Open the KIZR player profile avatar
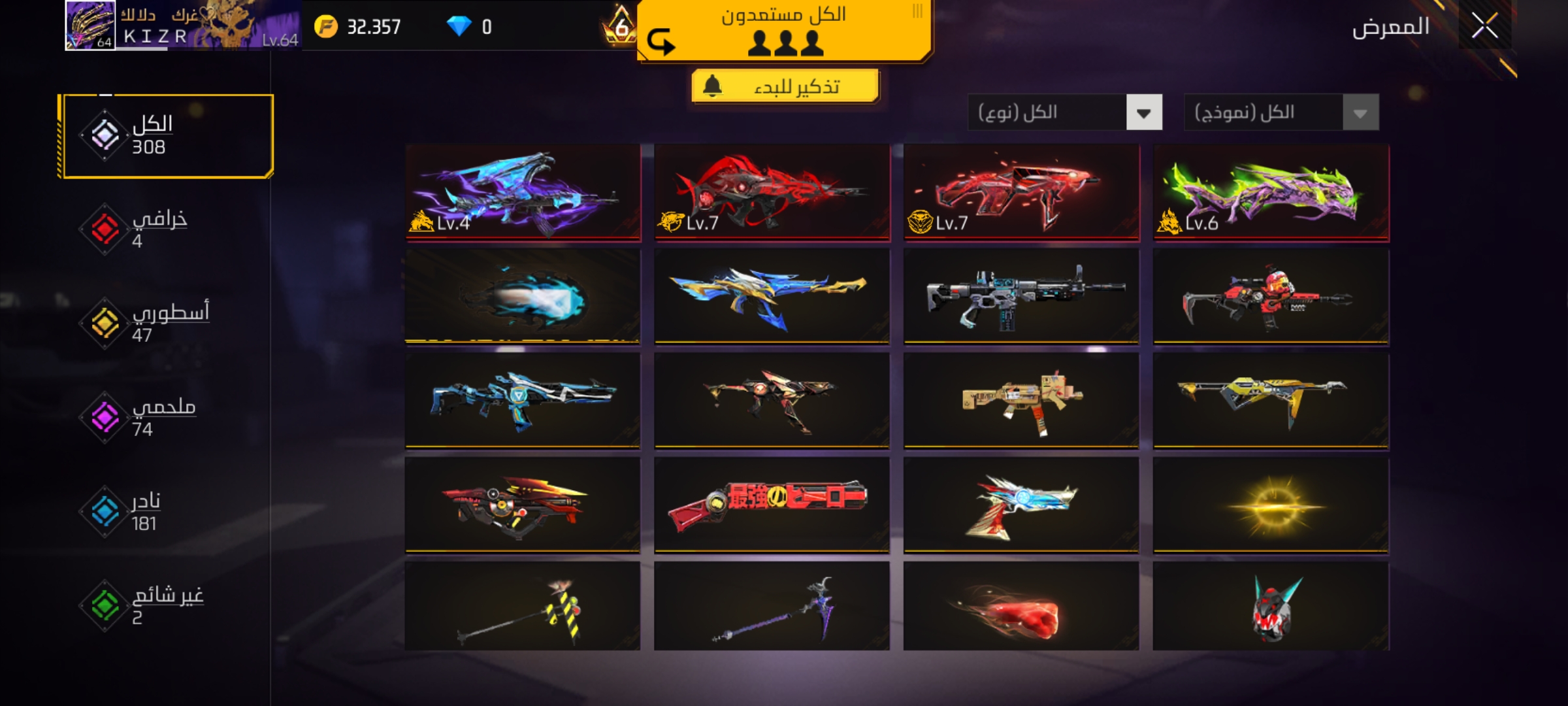Viewport: 1568px width, 706px height. tap(90, 25)
